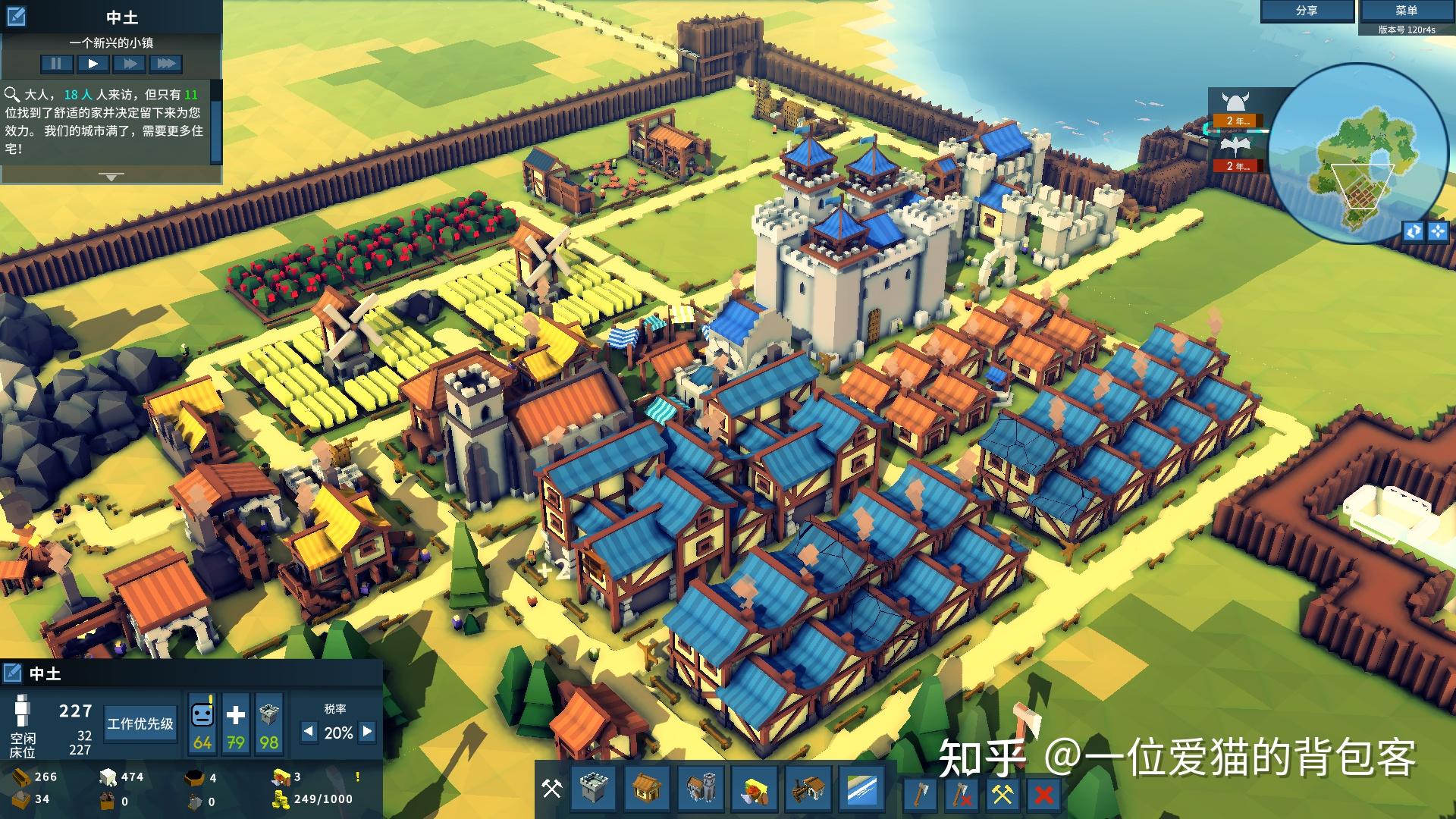Select the axe chop trees tool

pyautogui.click(x=920, y=794)
